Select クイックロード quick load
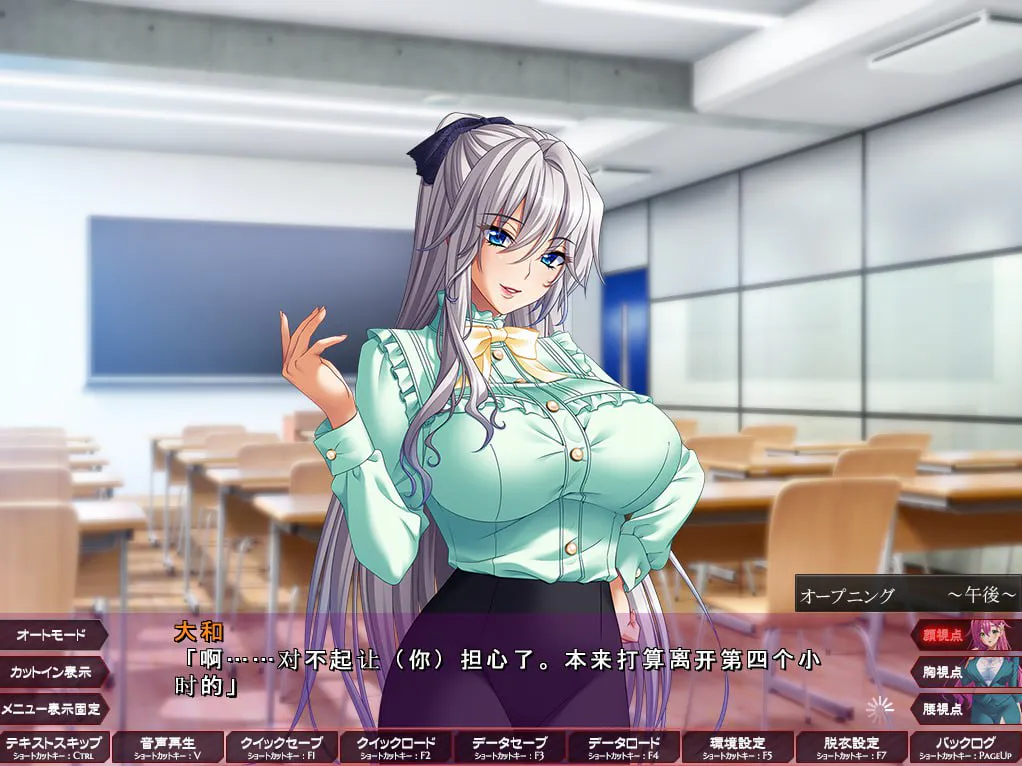Viewport: 1022px width, 766px height. [396, 747]
